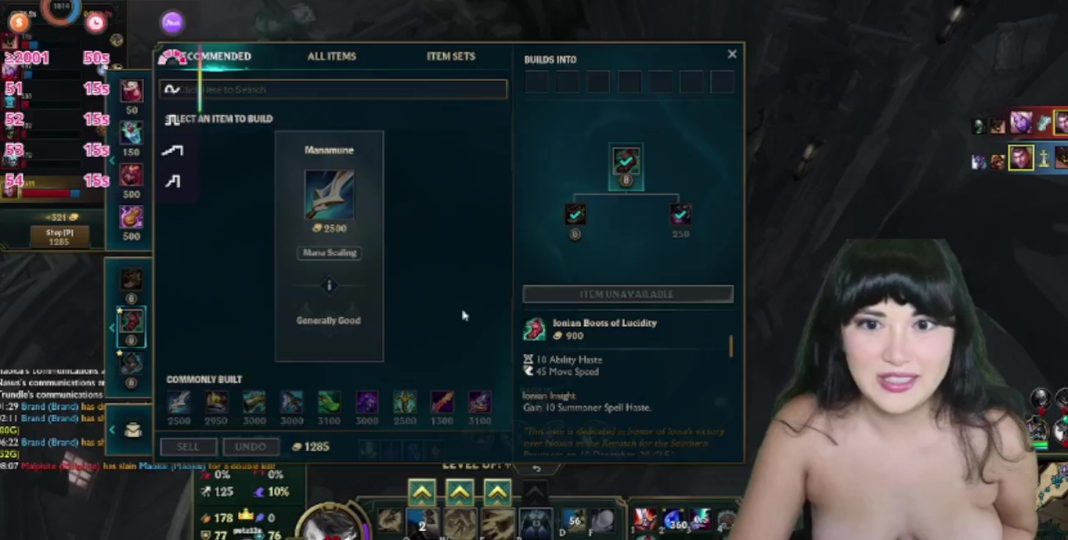Open the Item Sets tab
Image resolution: width=1068 pixels, height=540 pixels.
(x=451, y=57)
